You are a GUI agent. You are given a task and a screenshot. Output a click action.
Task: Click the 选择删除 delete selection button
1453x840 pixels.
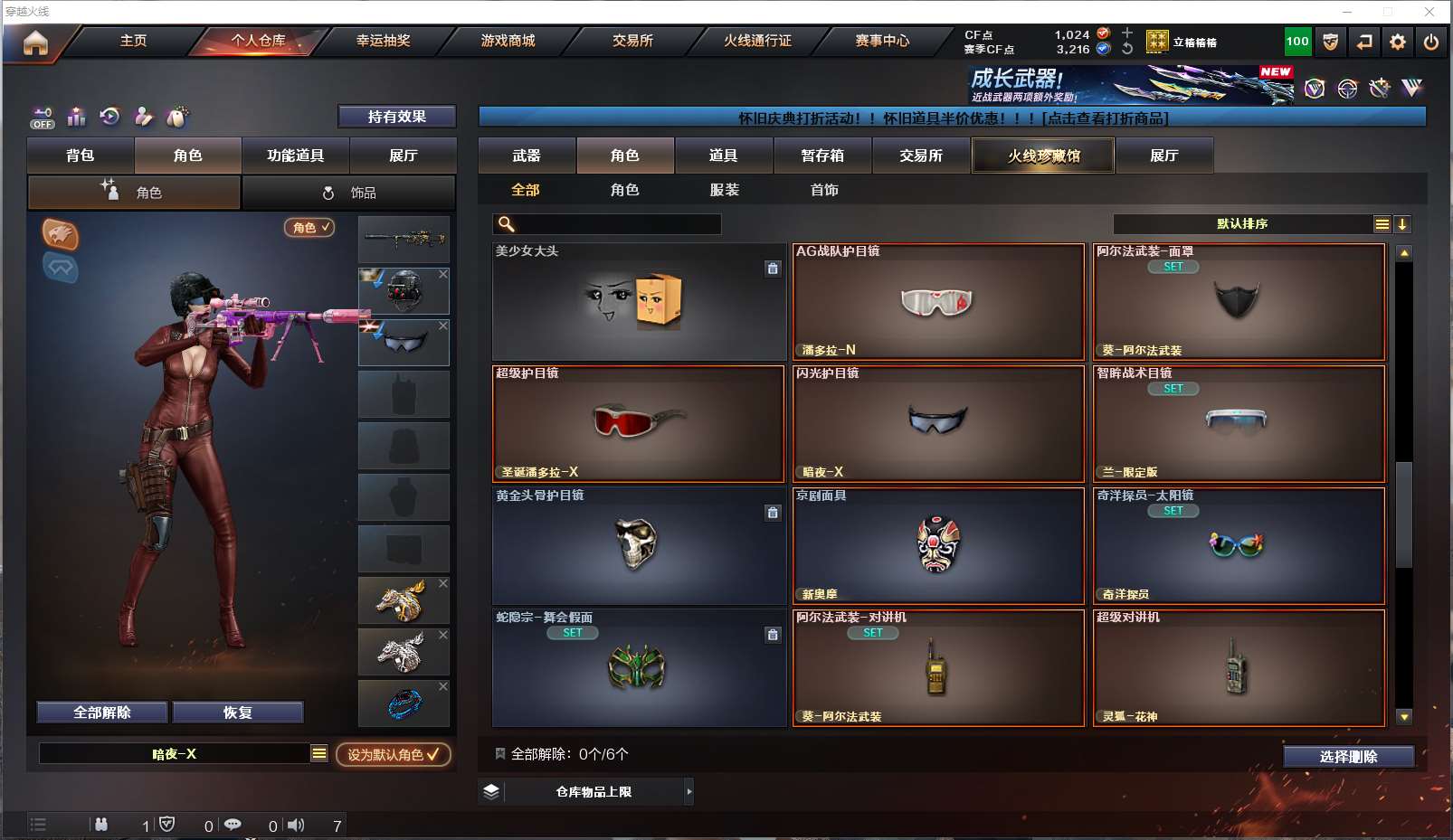click(1348, 757)
